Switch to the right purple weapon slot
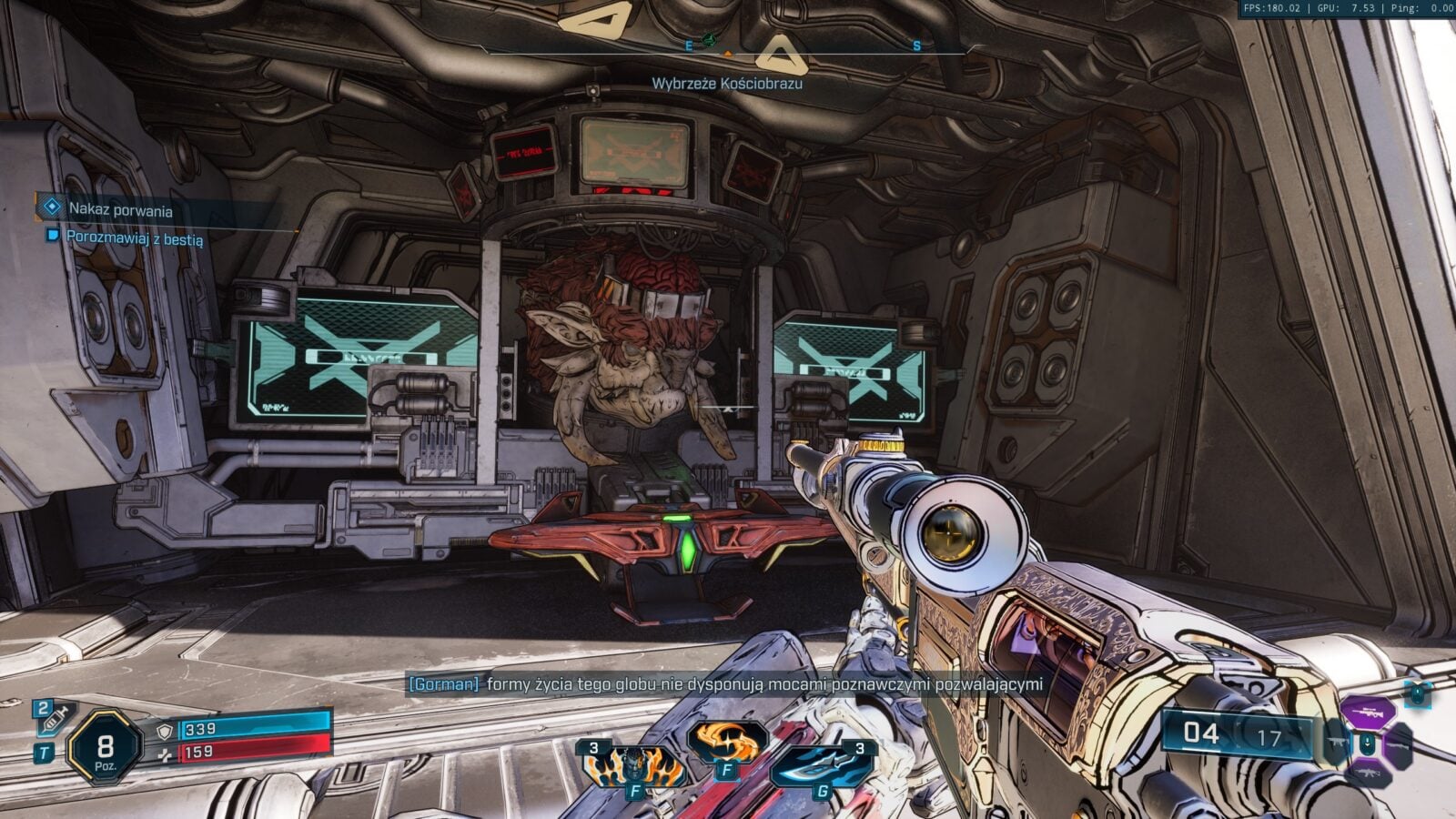The image size is (1456, 819). pos(1397,744)
